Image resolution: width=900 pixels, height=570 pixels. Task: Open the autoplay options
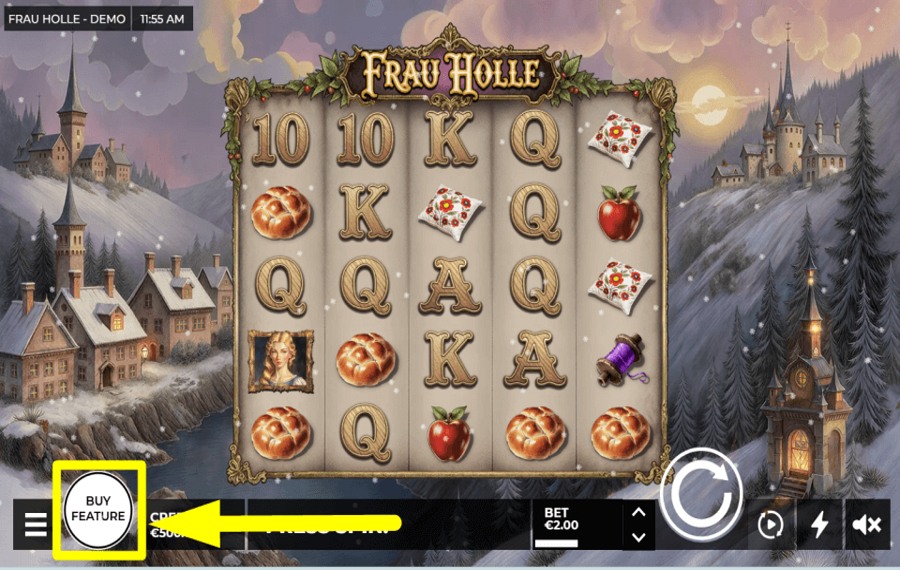pos(769,524)
